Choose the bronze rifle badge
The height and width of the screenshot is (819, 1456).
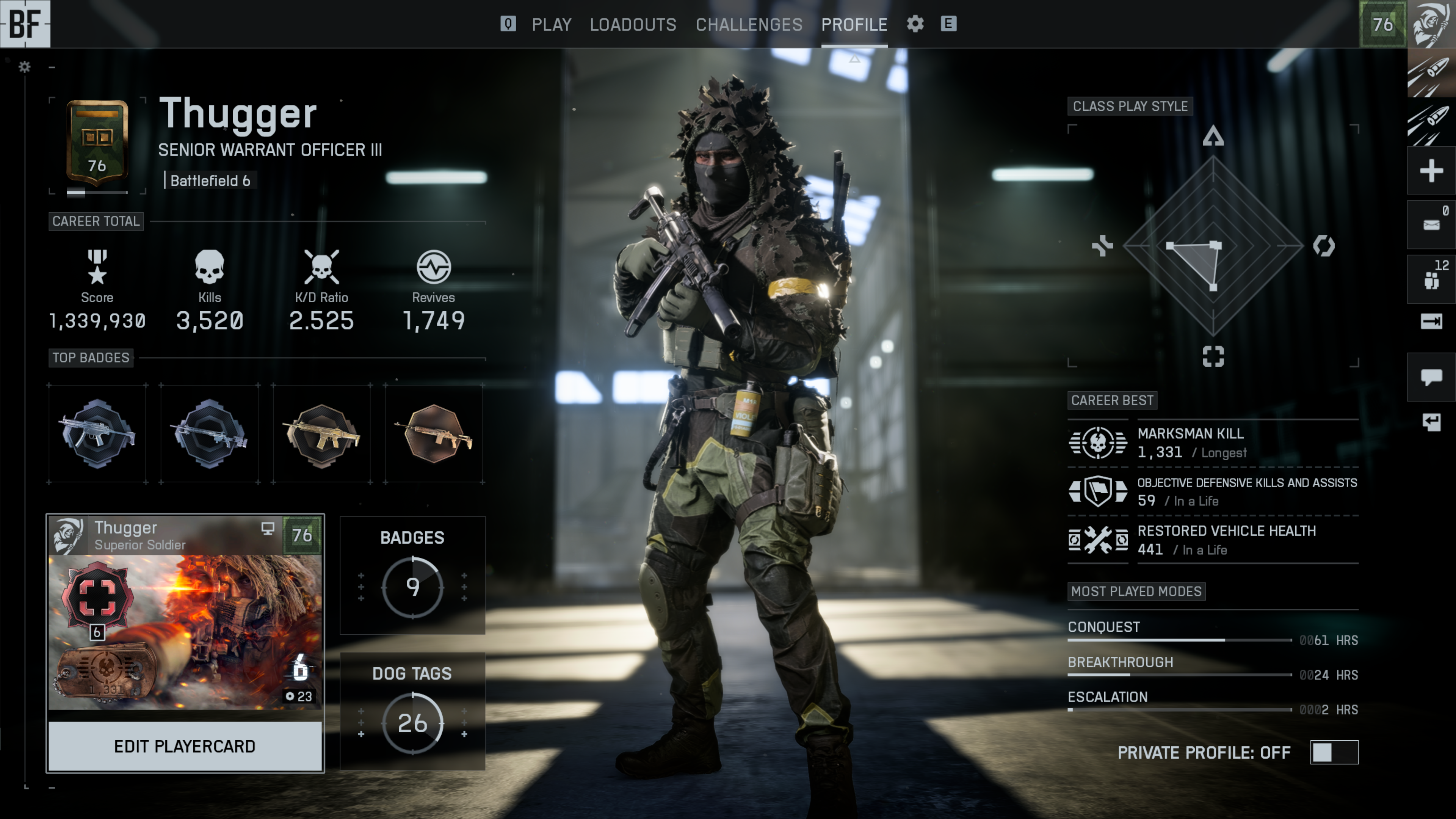434,433
